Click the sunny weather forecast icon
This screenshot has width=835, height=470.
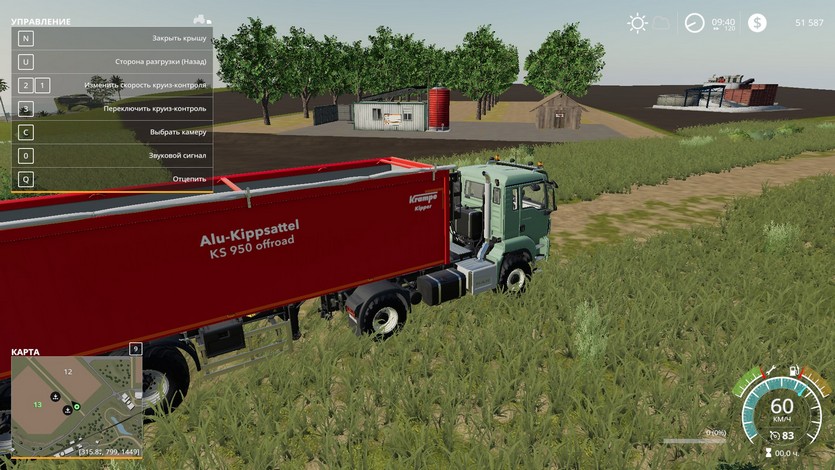[x=637, y=22]
